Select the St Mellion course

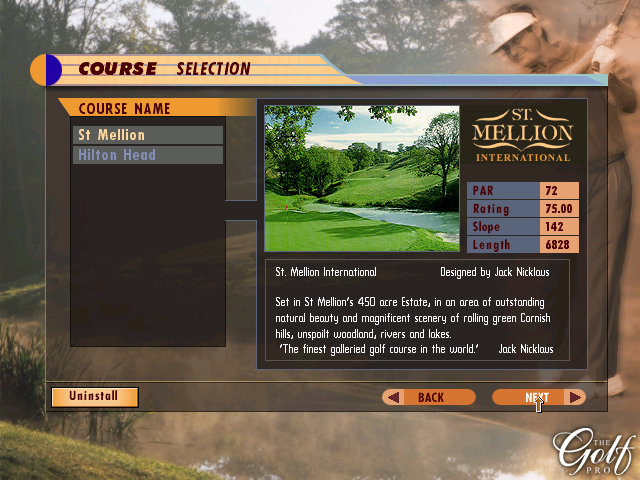click(x=148, y=135)
